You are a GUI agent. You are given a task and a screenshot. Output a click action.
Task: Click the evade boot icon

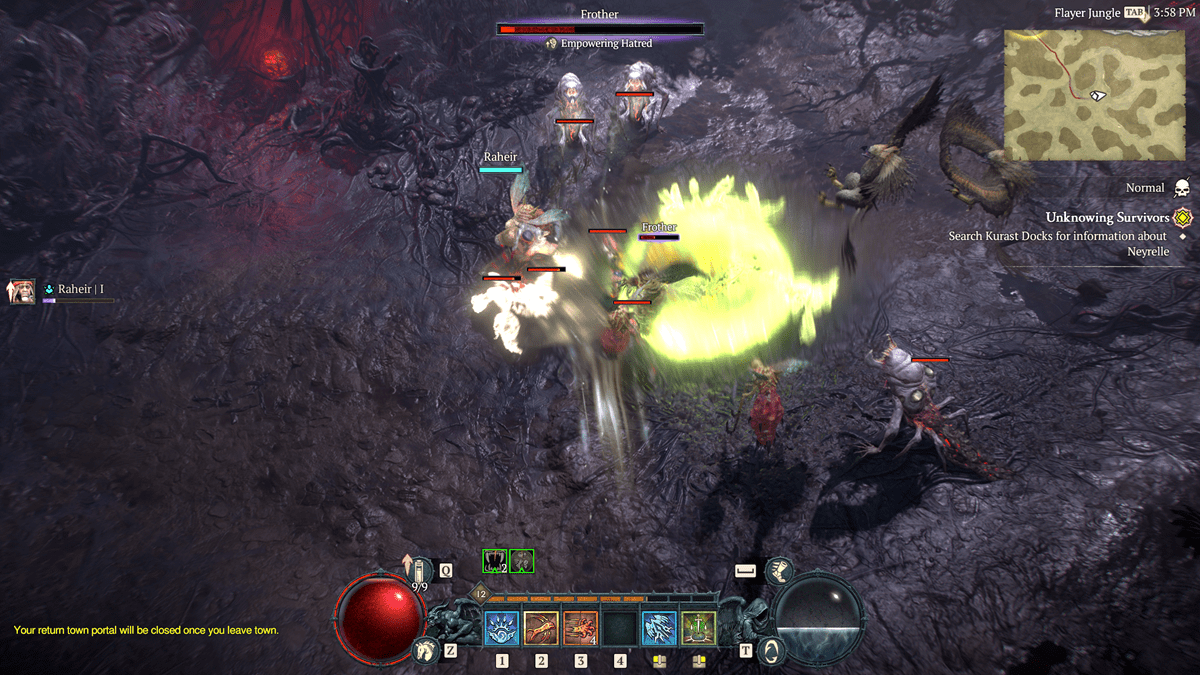(x=779, y=572)
